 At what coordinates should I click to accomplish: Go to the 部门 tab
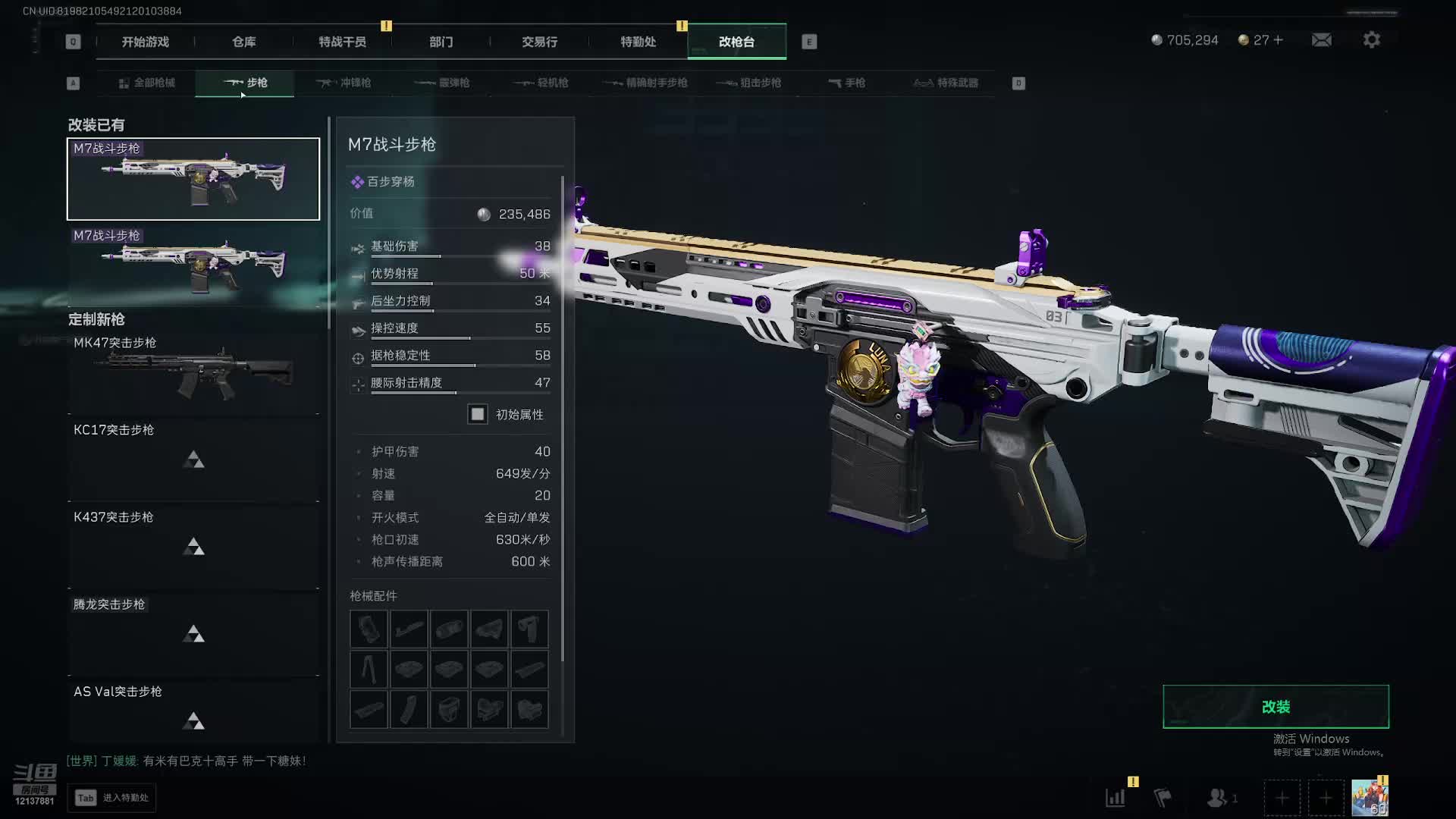[x=441, y=42]
